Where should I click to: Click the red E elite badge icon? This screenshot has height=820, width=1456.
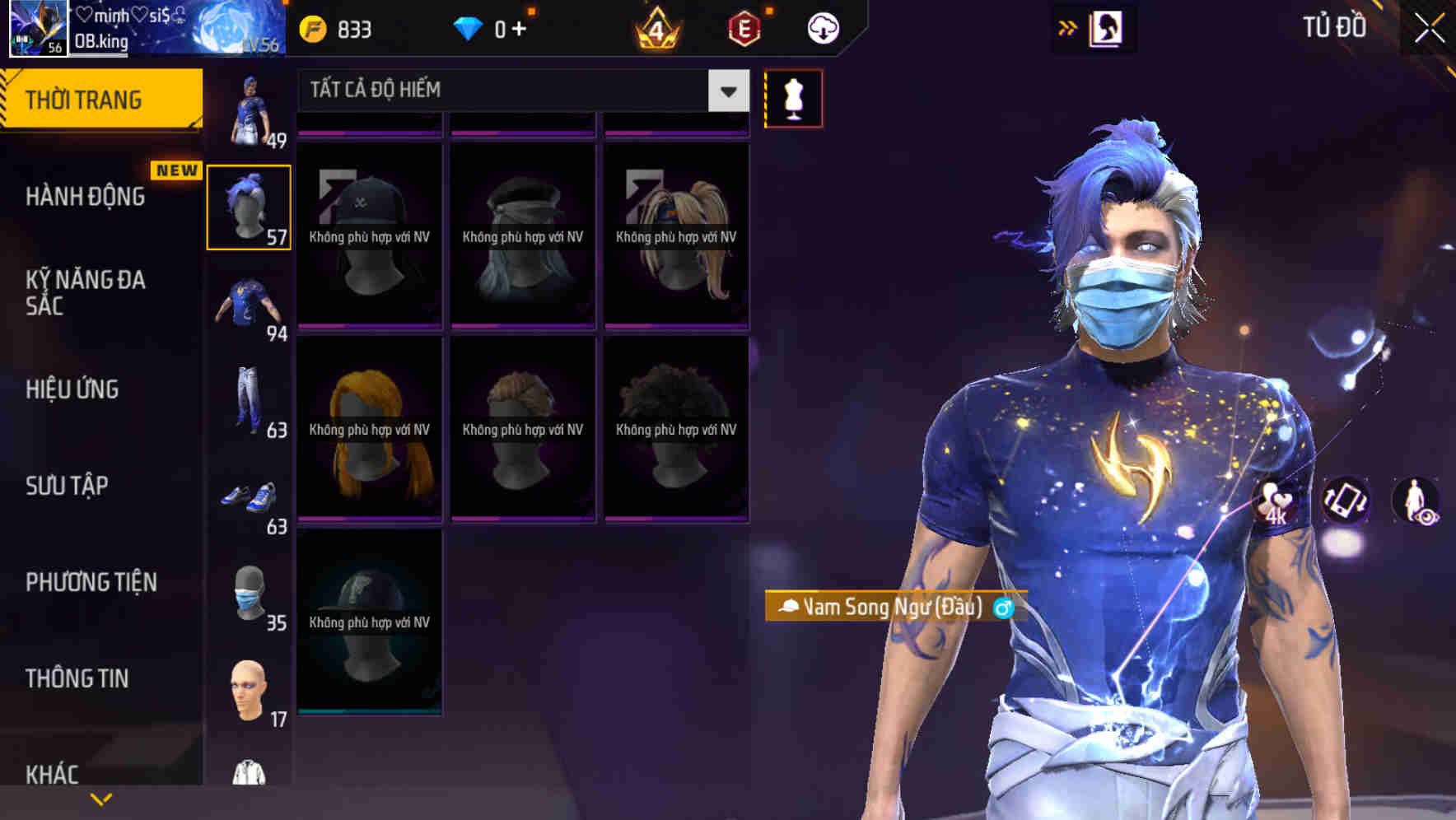point(744,29)
